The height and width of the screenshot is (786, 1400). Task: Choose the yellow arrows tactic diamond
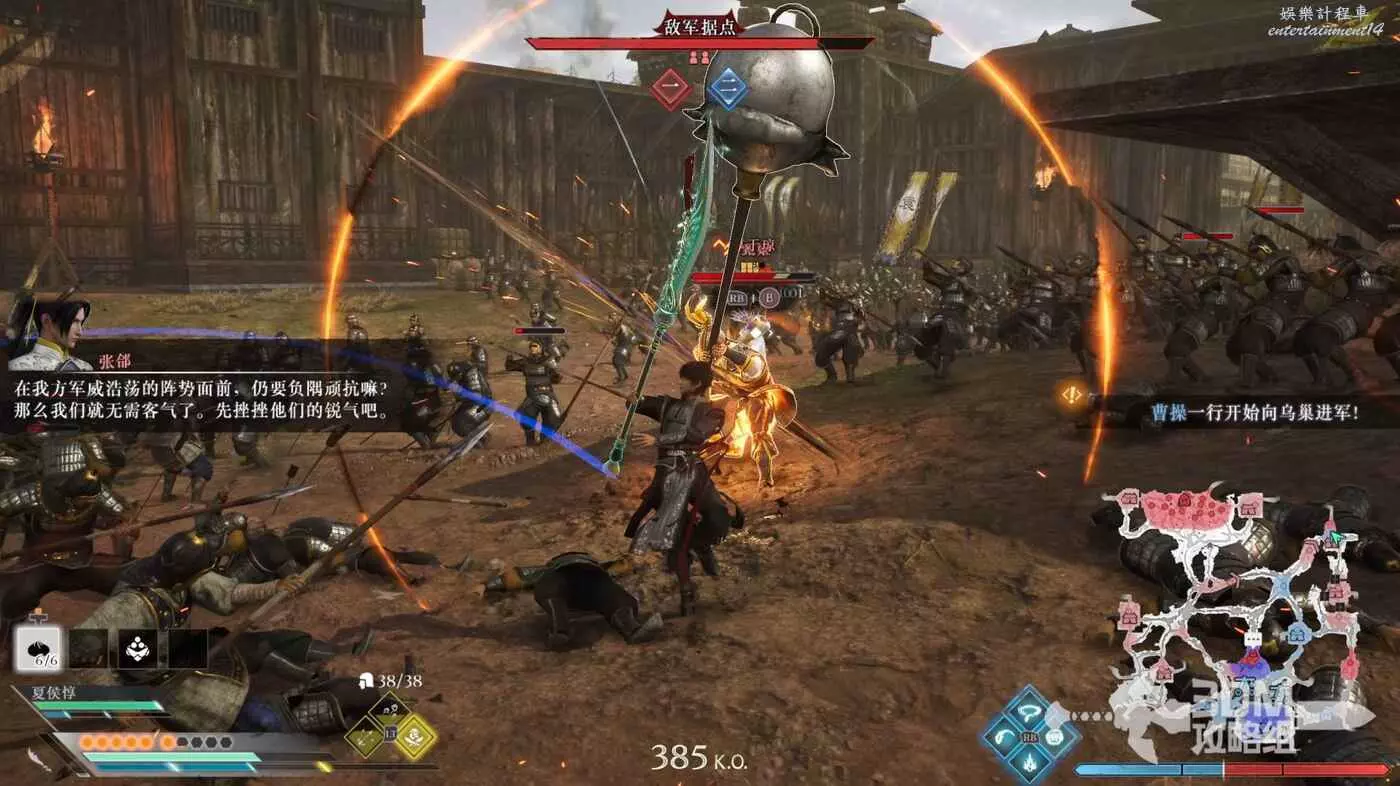click(x=365, y=737)
